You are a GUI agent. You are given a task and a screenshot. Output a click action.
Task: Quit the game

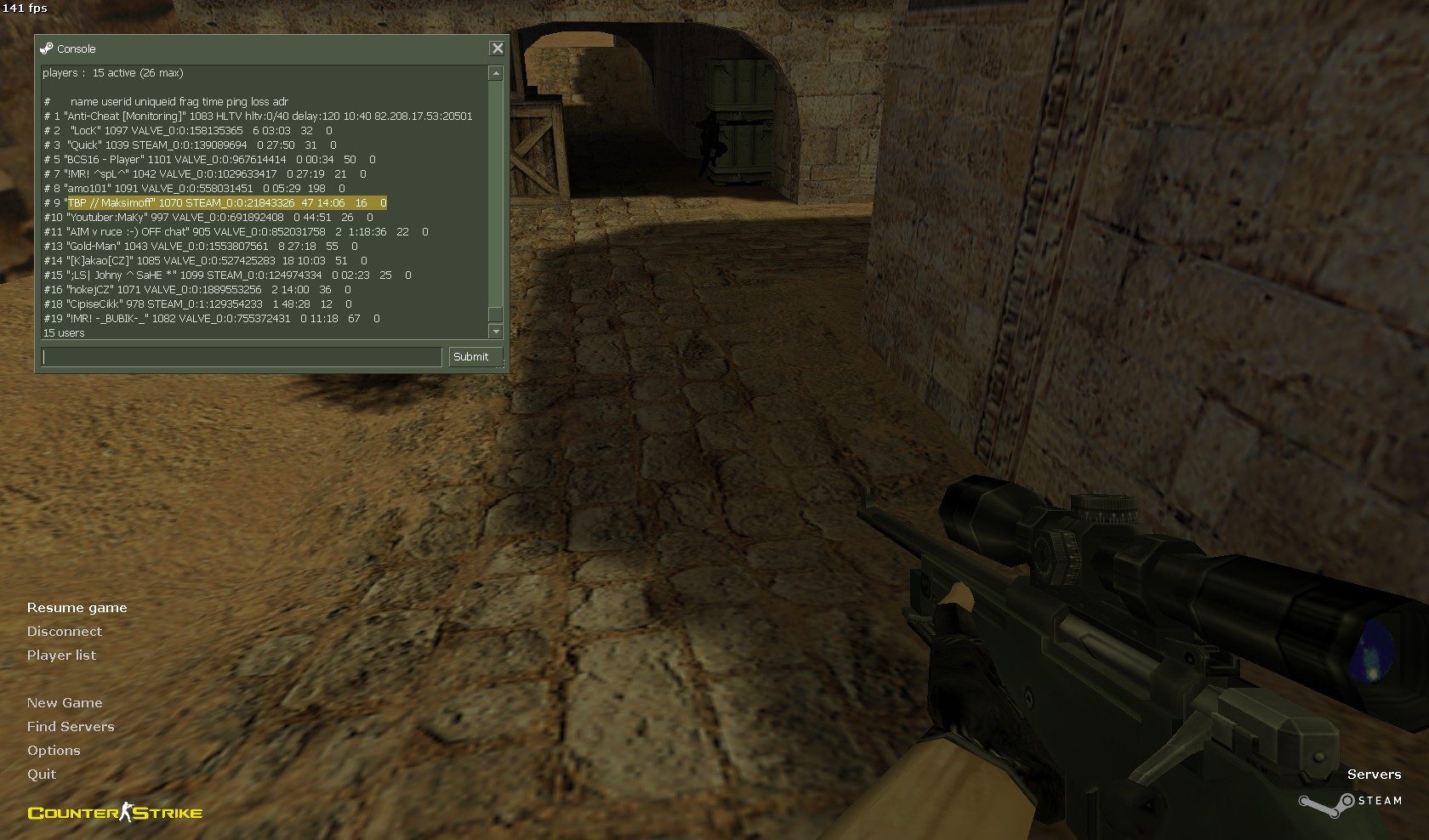[x=42, y=775]
